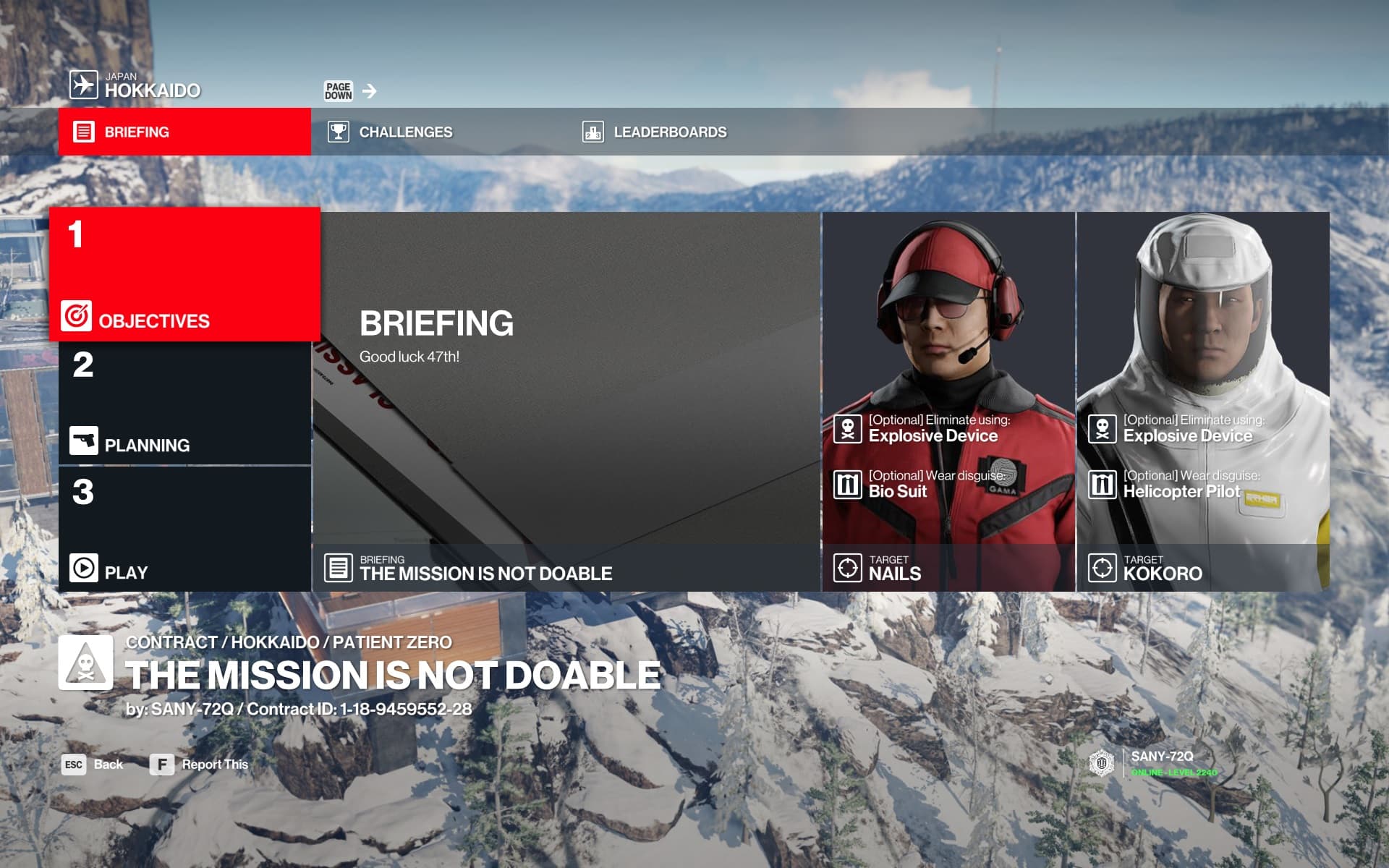
Task: Report This contract
Action: [x=200, y=765]
